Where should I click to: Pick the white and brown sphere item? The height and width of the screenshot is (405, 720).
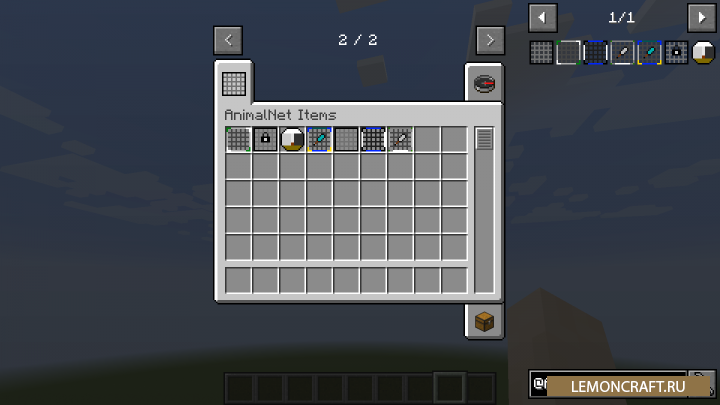[x=292, y=139]
